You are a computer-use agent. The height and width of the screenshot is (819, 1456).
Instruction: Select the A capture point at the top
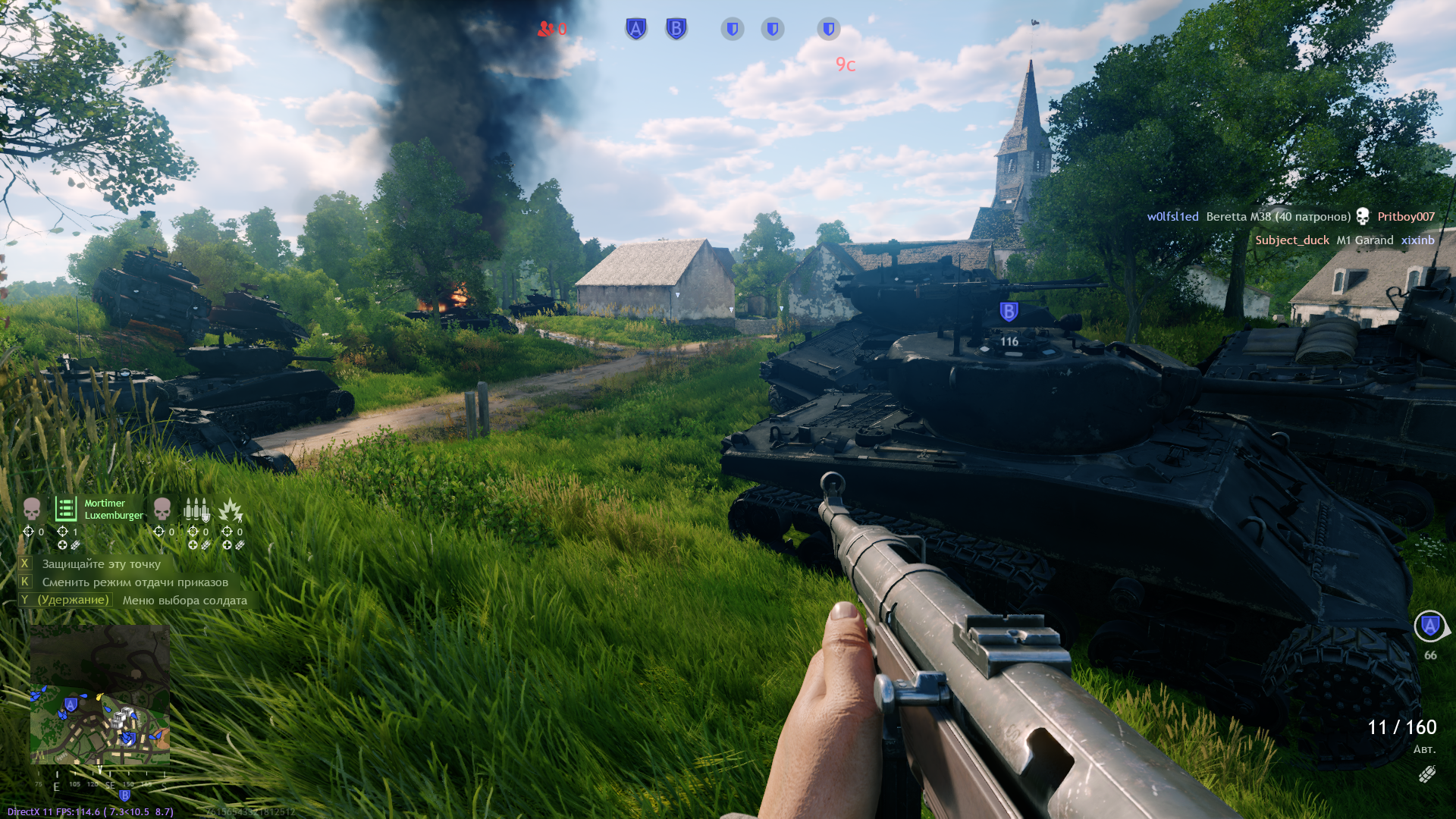(635, 29)
